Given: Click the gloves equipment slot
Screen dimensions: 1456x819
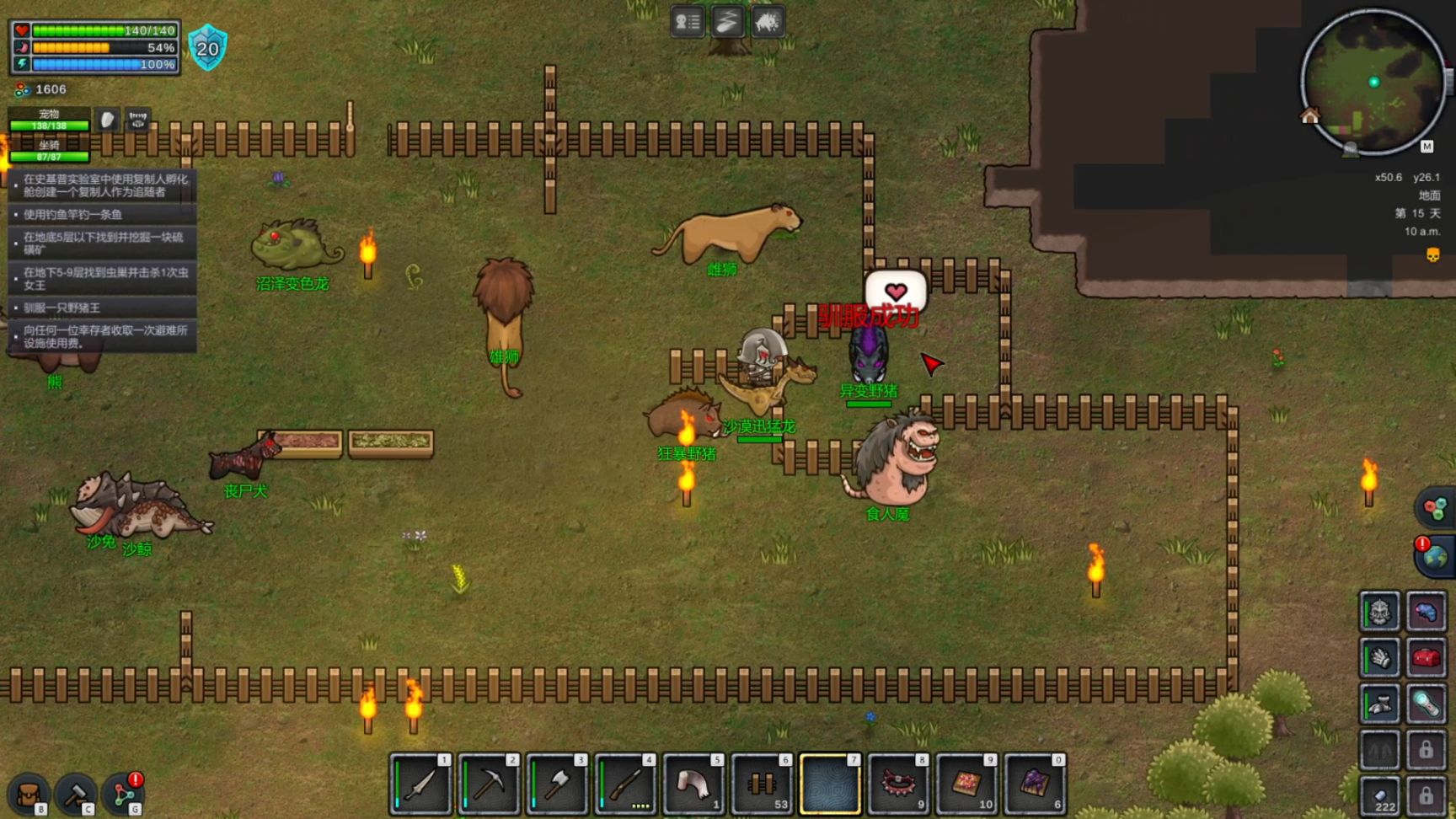Looking at the screenshot, I should click(x=1379, y=658).
